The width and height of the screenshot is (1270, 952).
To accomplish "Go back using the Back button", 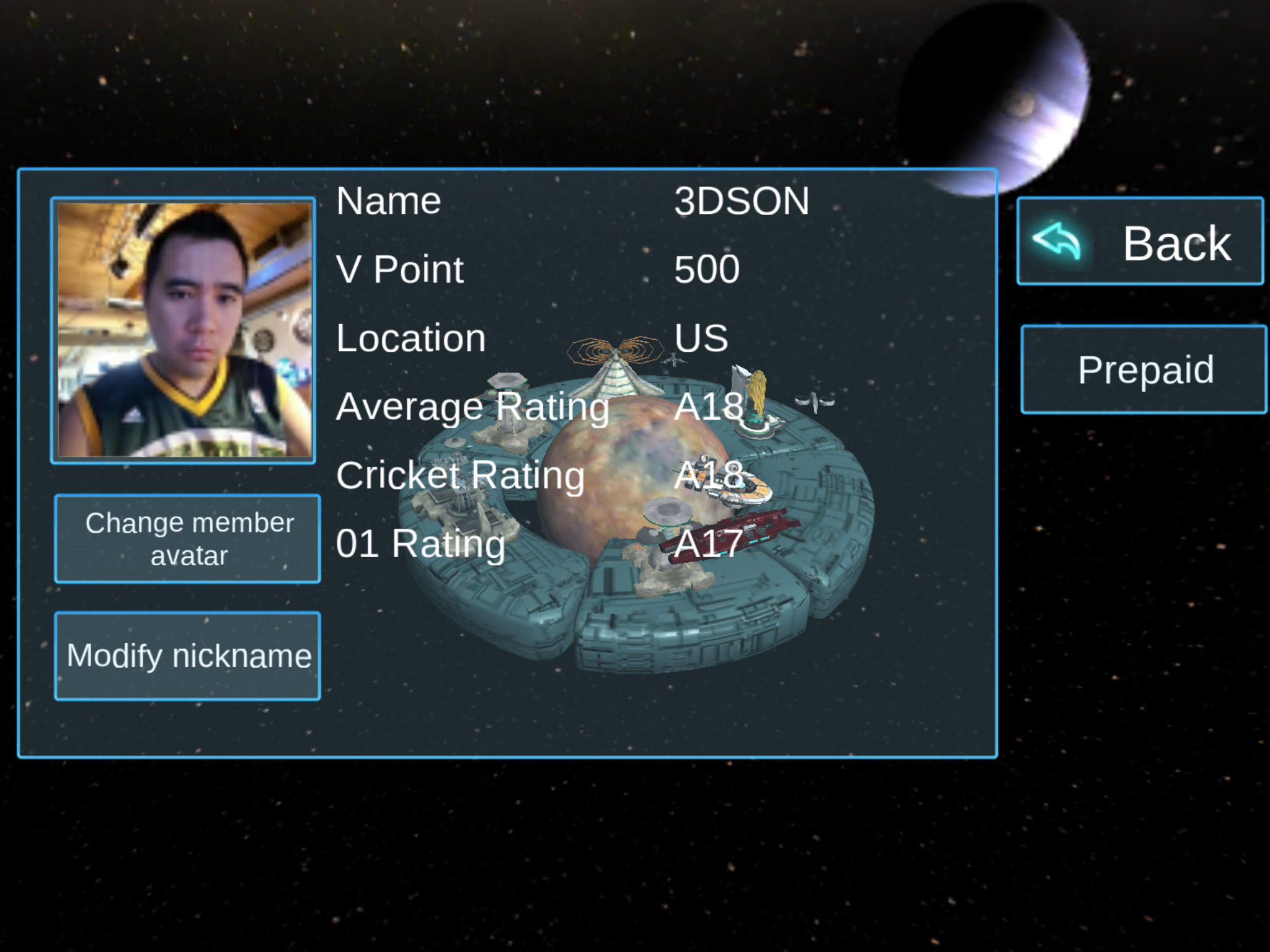I will tap(1140, 242).
